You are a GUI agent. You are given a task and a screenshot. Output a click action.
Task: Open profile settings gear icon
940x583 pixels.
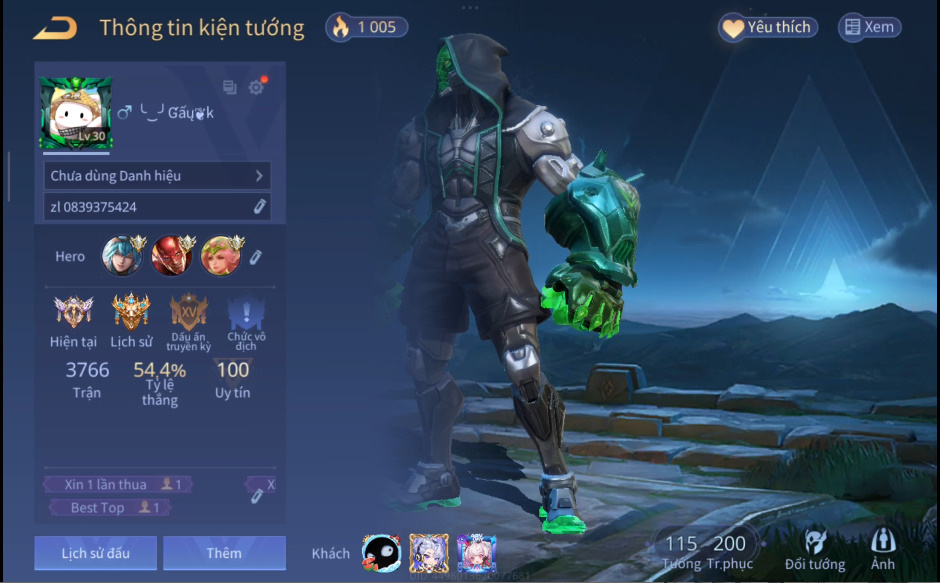point(256,88)
